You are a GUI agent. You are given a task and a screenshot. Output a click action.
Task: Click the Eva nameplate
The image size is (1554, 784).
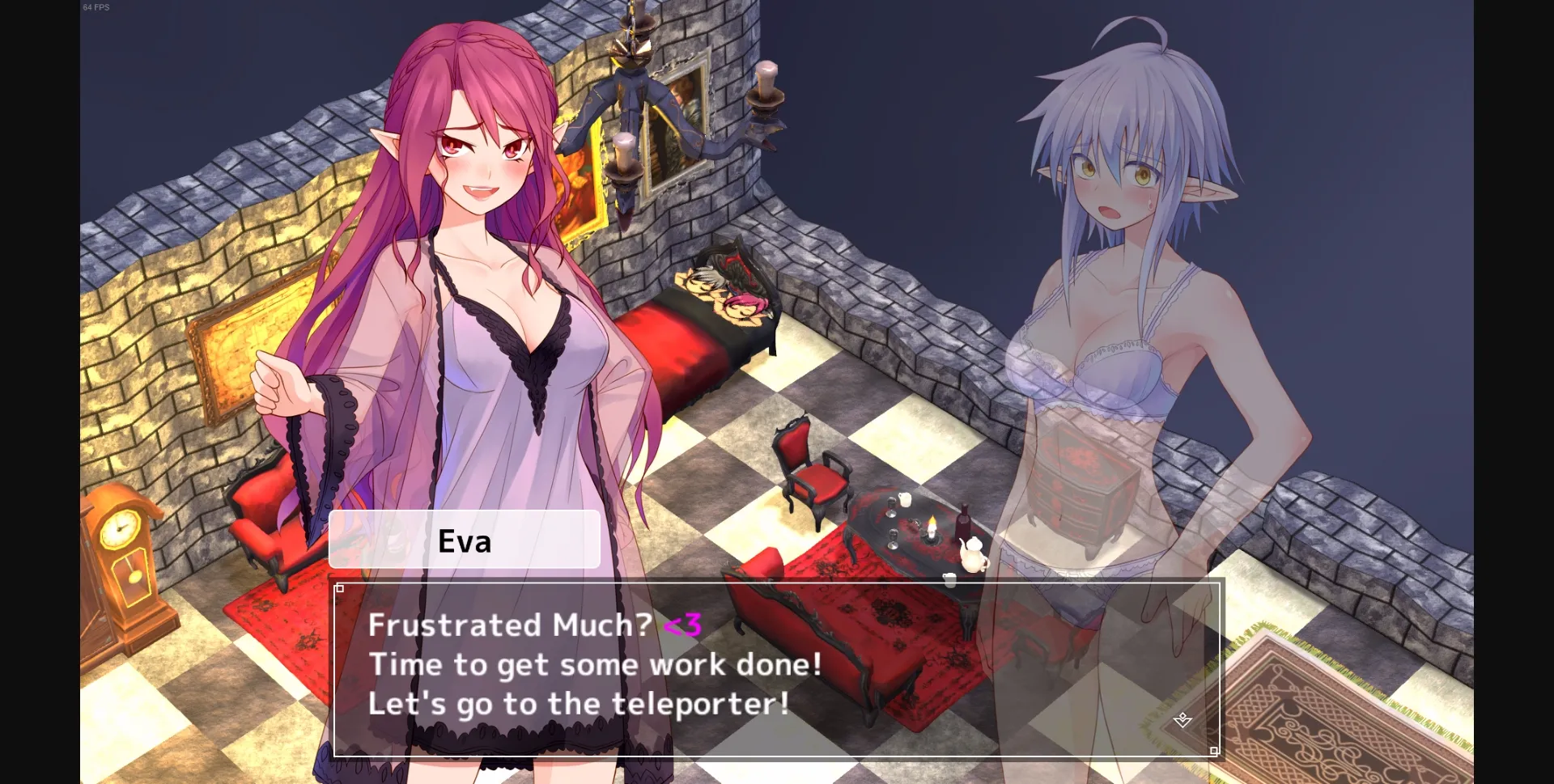pyautogui.click(x=465, y=540)
